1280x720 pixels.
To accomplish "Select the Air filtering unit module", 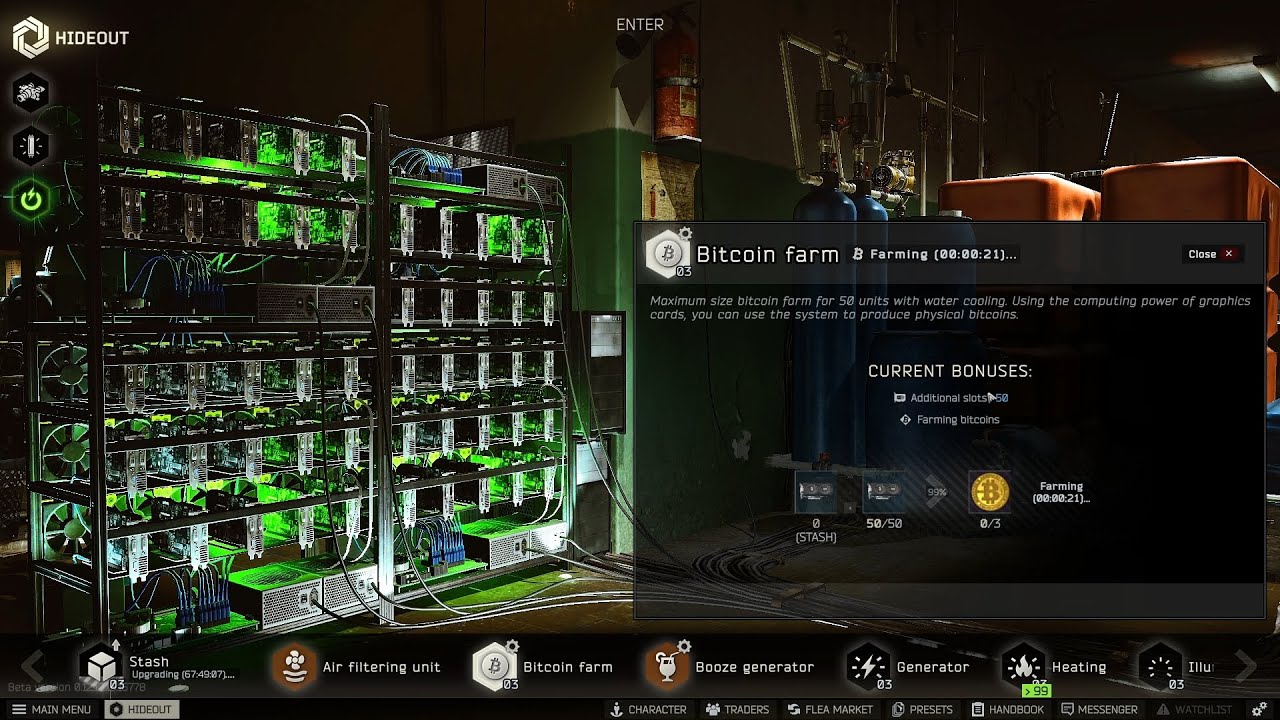I will 295,665.
